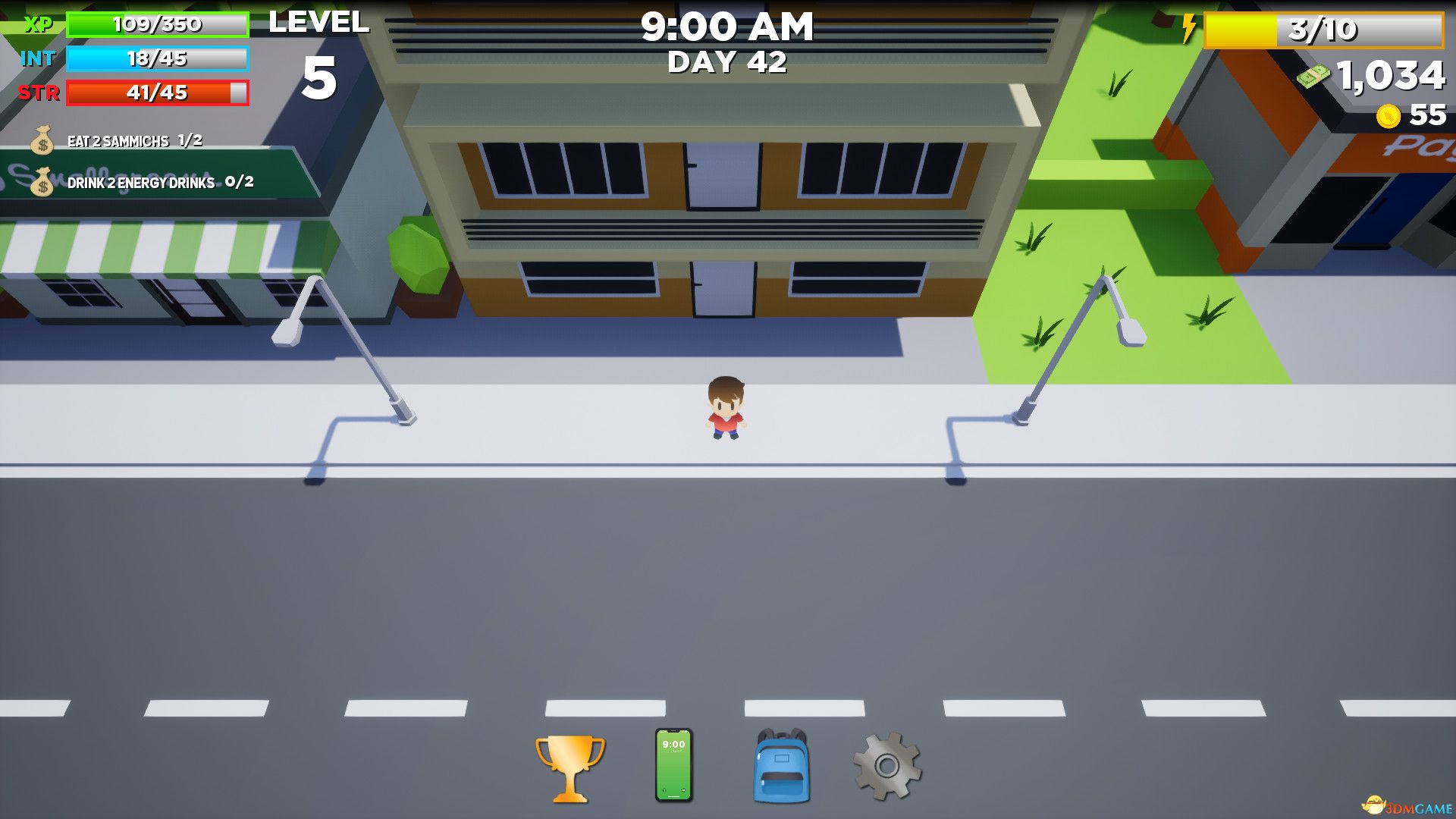Click the cash money stack icon
The height and width of the screenshot is (819, 1456).
point(1314,76)
